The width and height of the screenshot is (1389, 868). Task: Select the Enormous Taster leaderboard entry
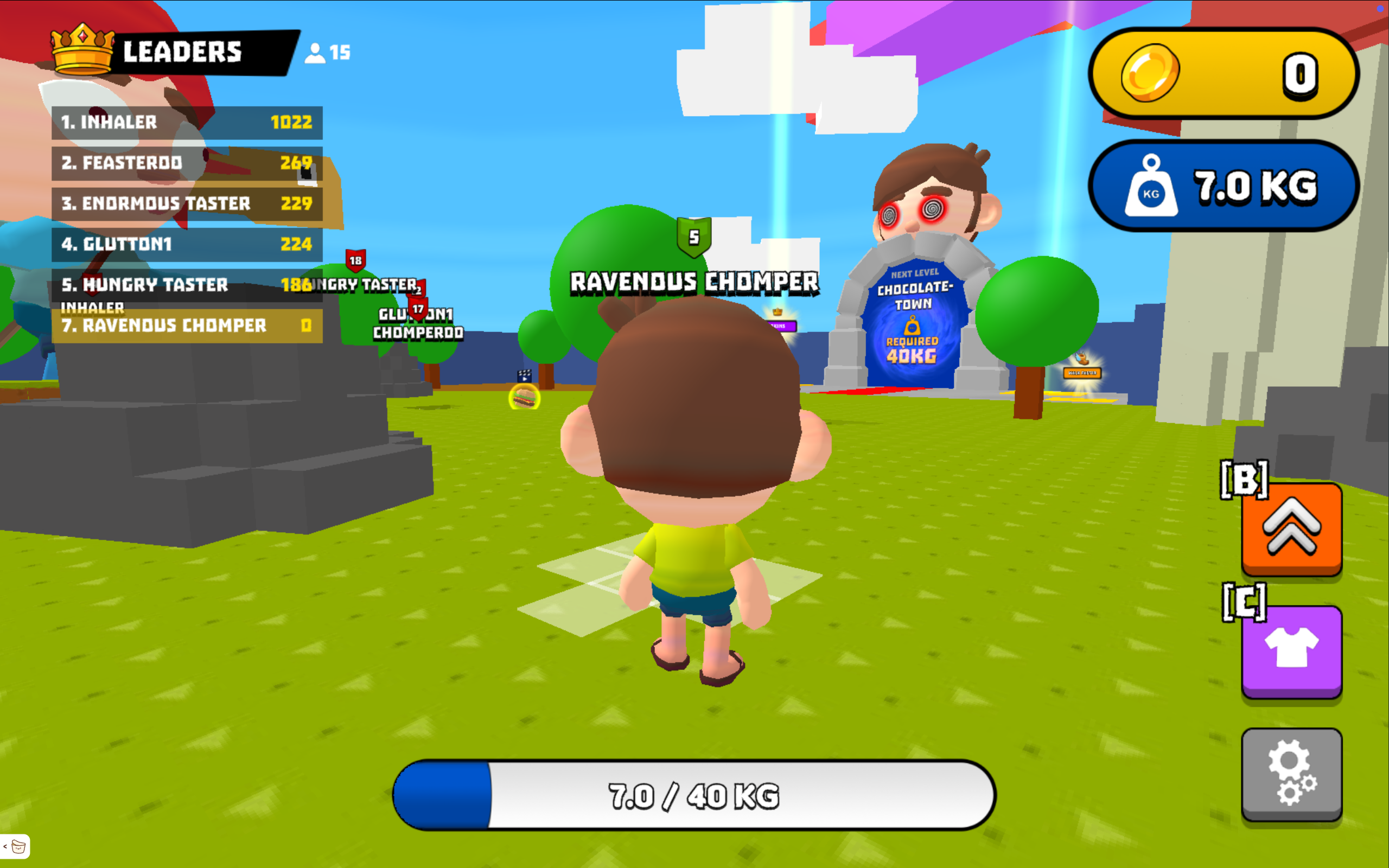[x=187, y=204]
